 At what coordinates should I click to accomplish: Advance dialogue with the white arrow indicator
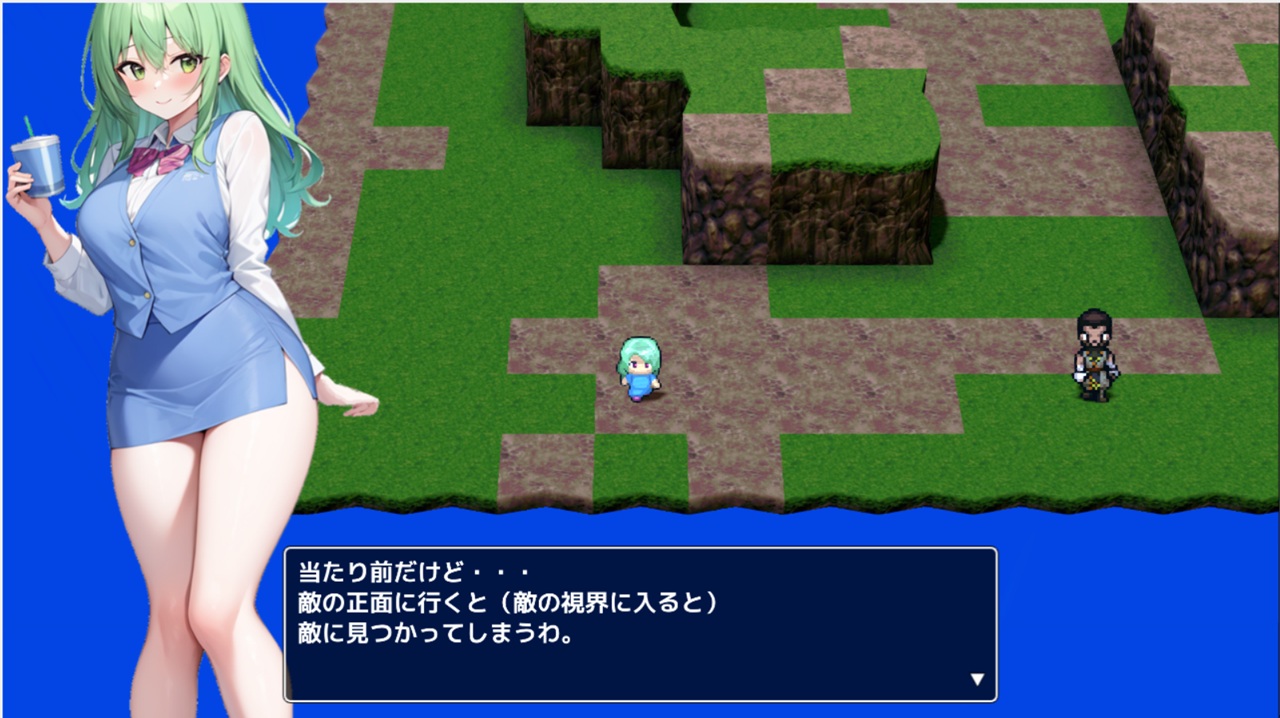click(977, 680)
